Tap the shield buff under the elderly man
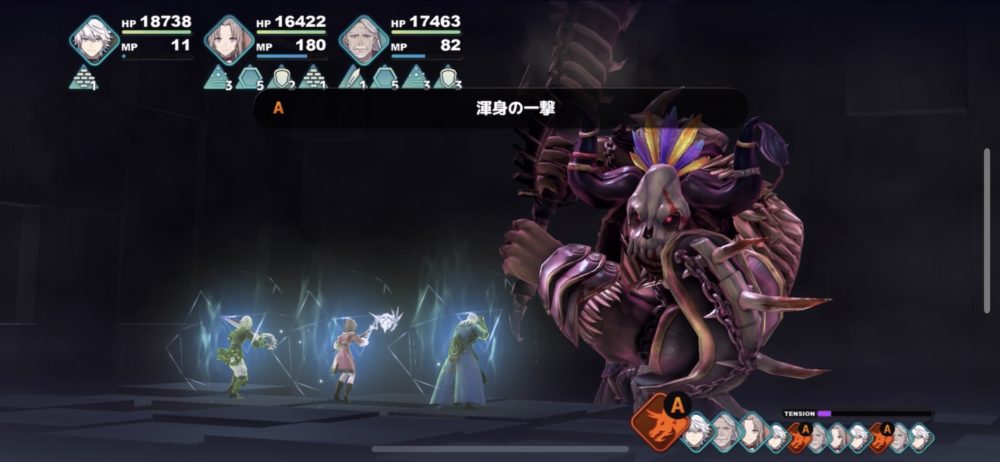The image size is (1000, 462). [449, 77]
